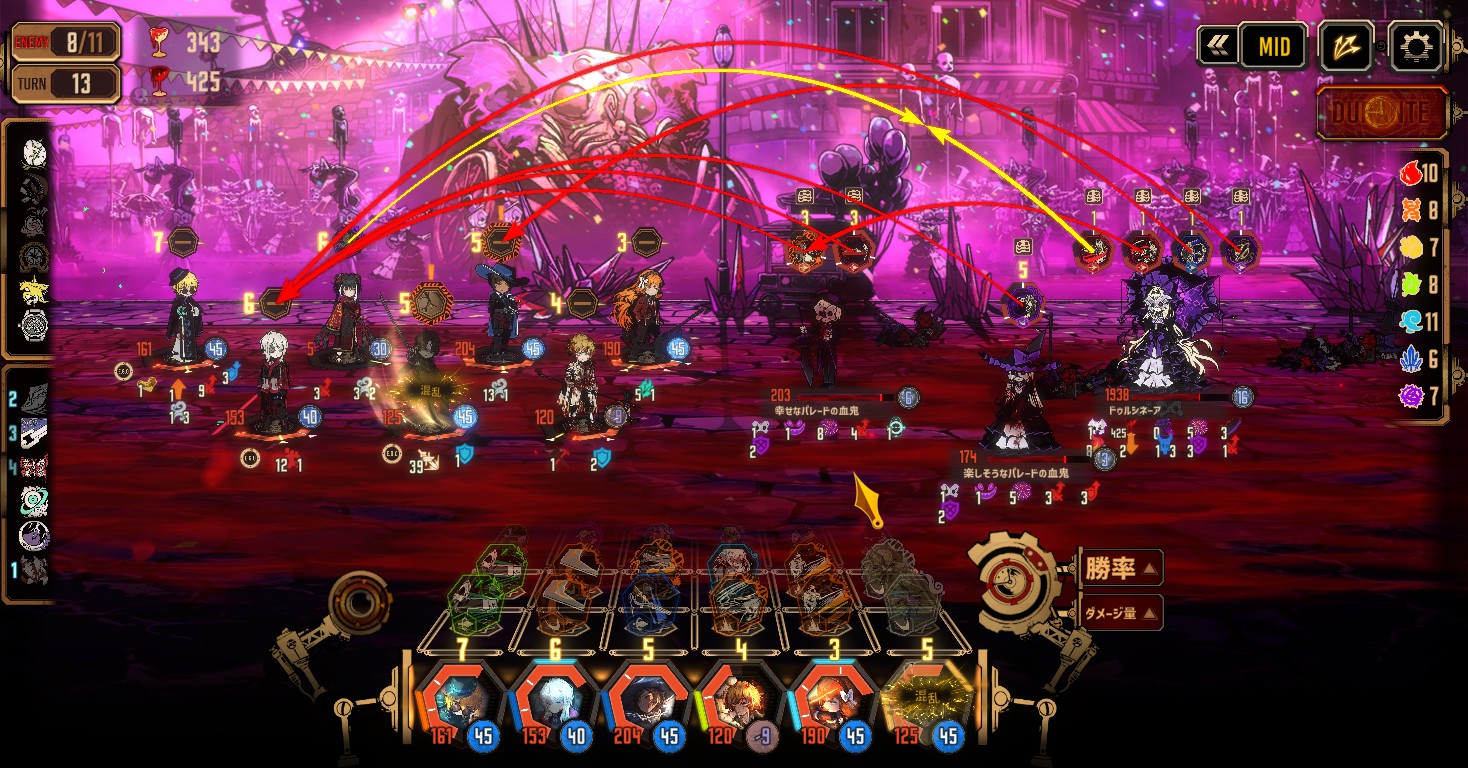The image size is (1468, 768).
Task: Click the double-chevron button beside MID
Action: point(1216,46)
